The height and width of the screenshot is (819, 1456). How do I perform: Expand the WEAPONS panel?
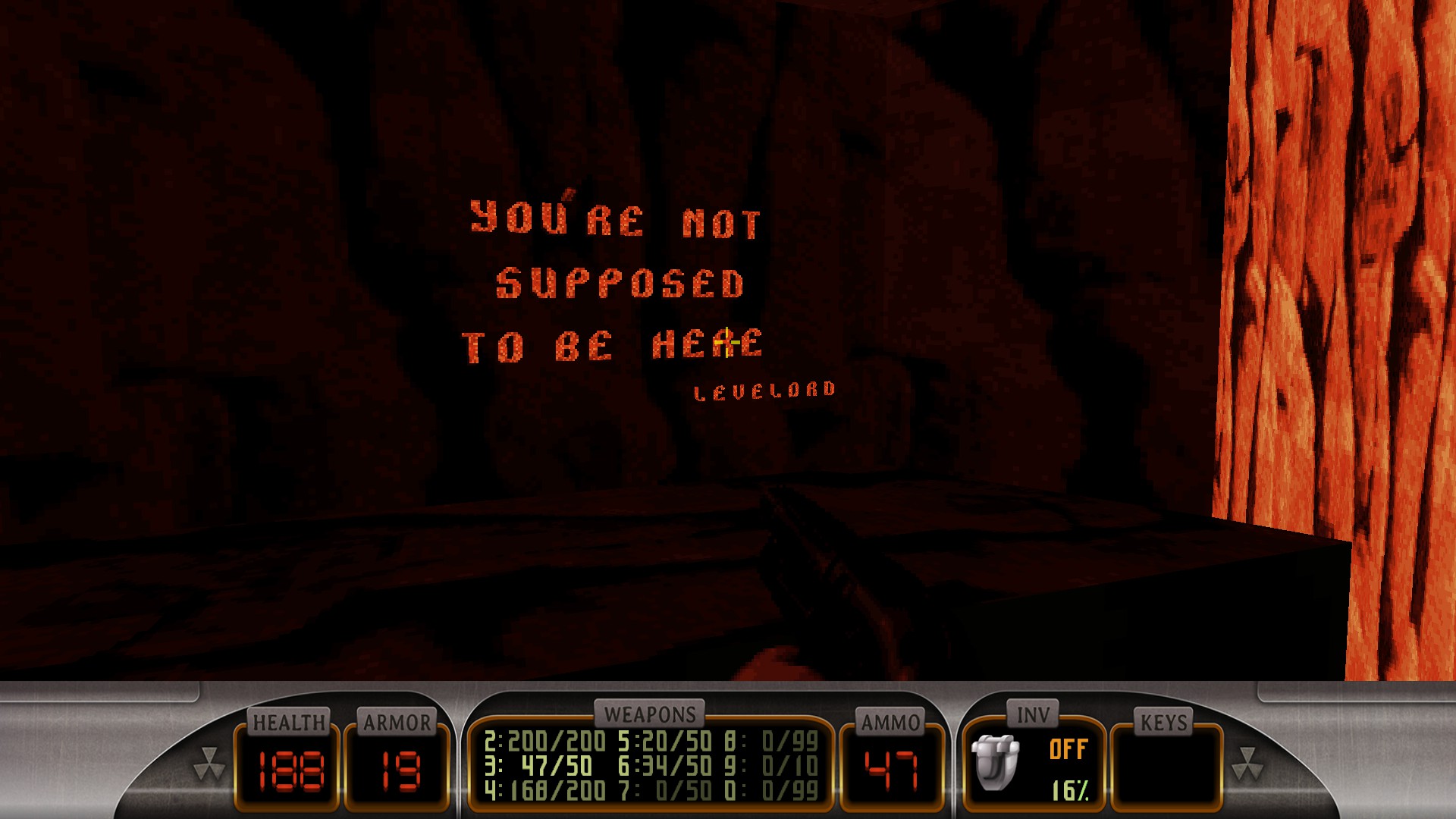[648, 713]
